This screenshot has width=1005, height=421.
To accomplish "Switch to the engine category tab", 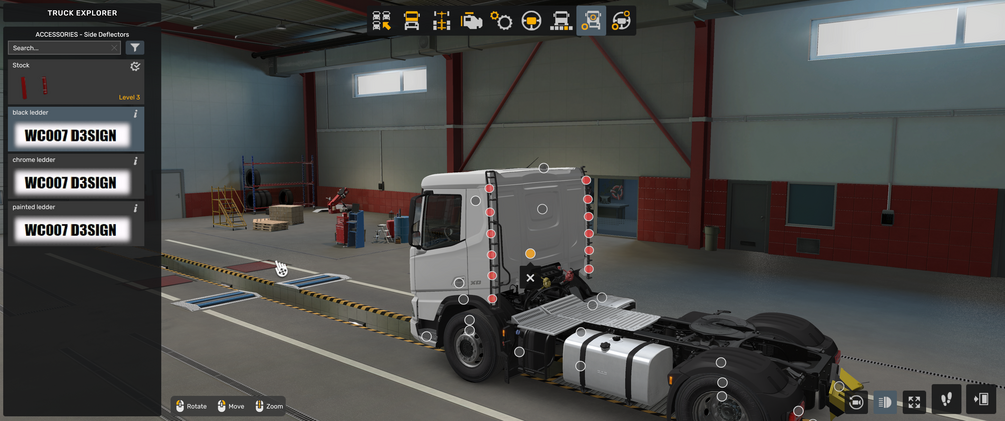I will [x=471, y=21].
